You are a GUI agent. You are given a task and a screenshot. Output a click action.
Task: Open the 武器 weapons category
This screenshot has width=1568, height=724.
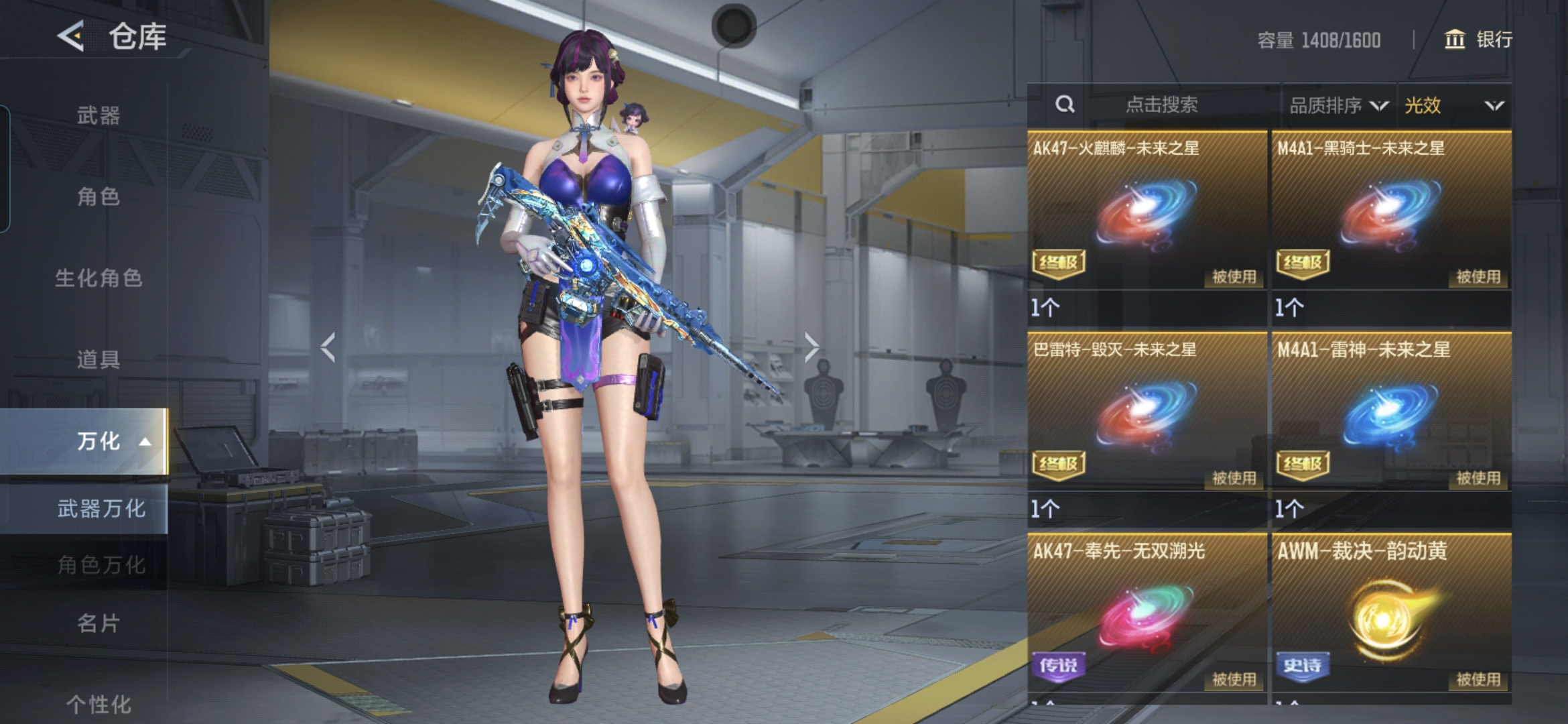tap(98, 115)
